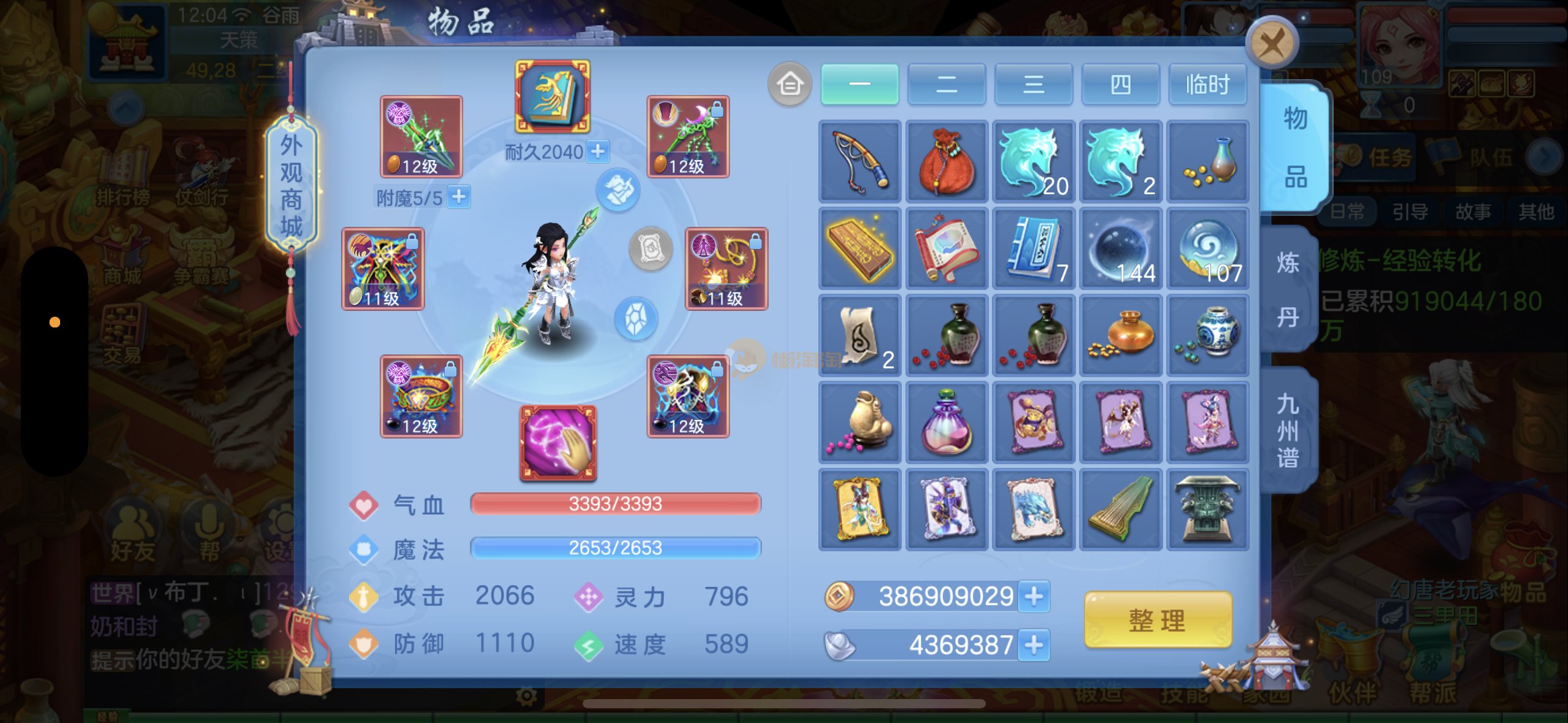Close the inventory panel
This screenshot has height=723, width=1568.
pos(1272,43)
